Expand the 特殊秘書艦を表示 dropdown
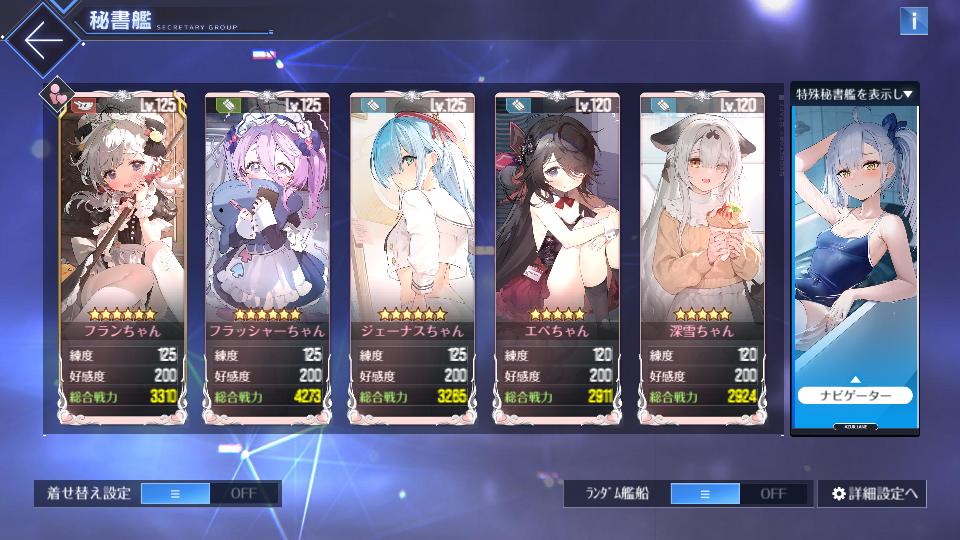The image size is (960, 540). (x=855, y=94)
